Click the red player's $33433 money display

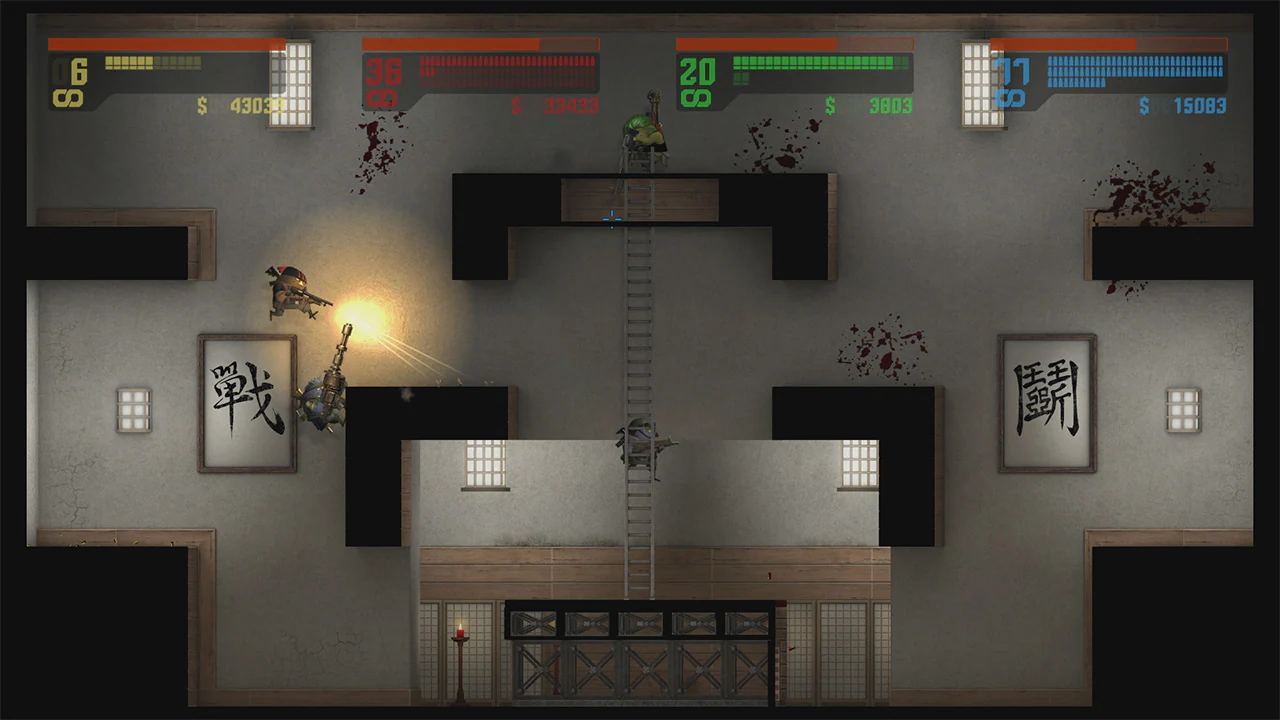coord(570,103)
